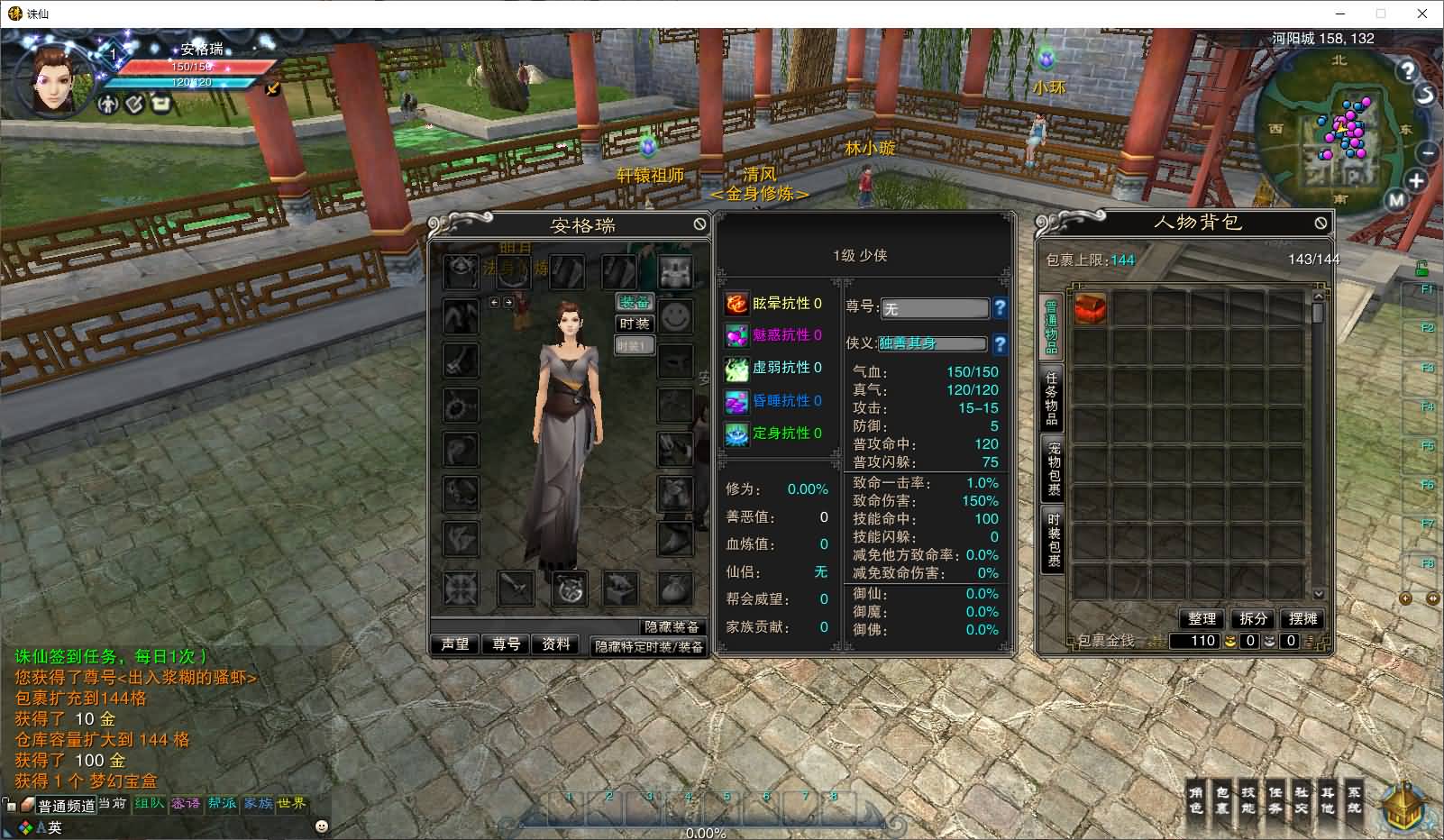The height and width of the screenshot is (840, 1444).
Task: Close the 安格瑞 character panel
Action: coord(700,224)
